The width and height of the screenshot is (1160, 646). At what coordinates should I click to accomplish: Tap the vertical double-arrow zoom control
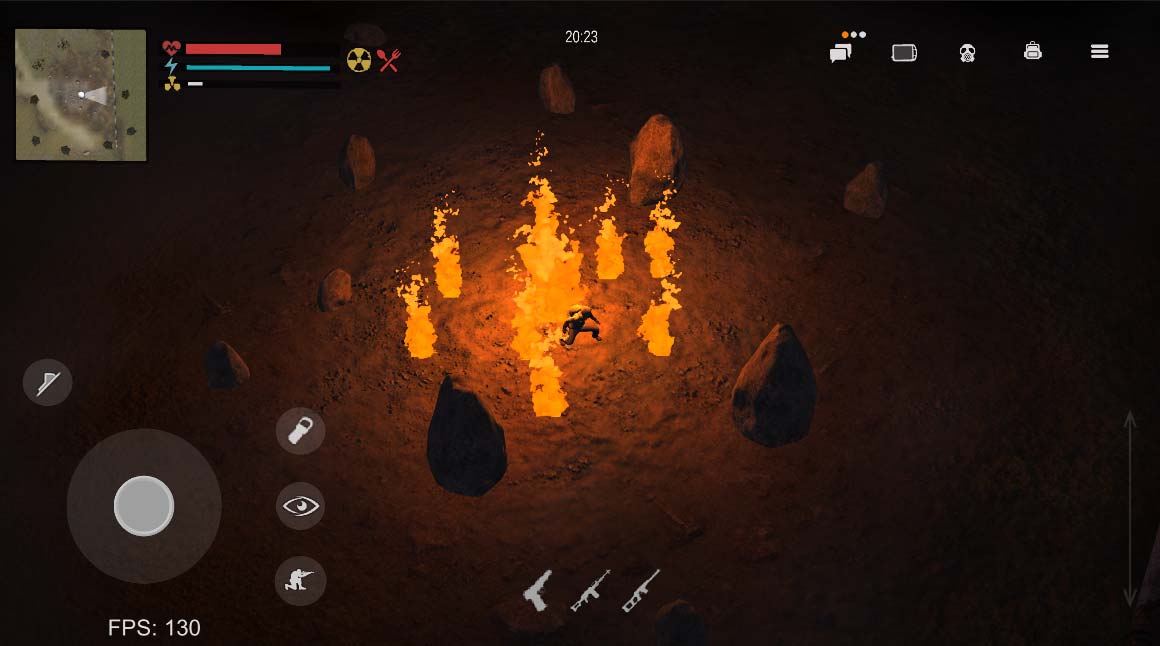click(1130, 508)
